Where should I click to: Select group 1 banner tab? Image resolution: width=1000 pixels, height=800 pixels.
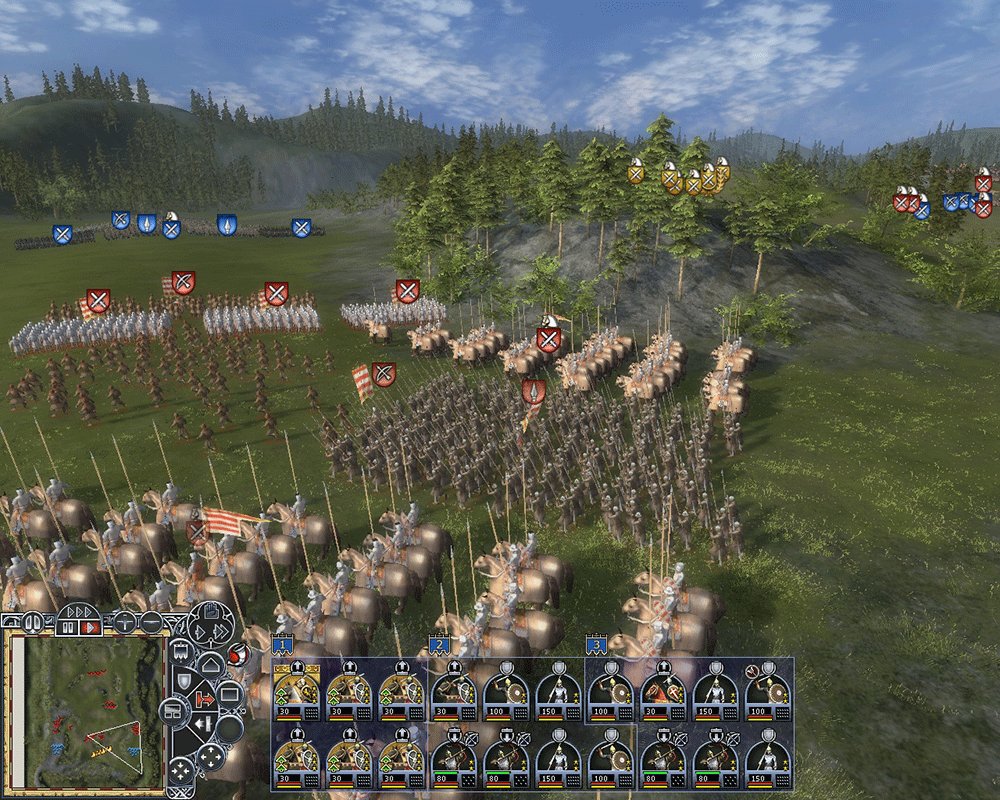click(283, 645)
